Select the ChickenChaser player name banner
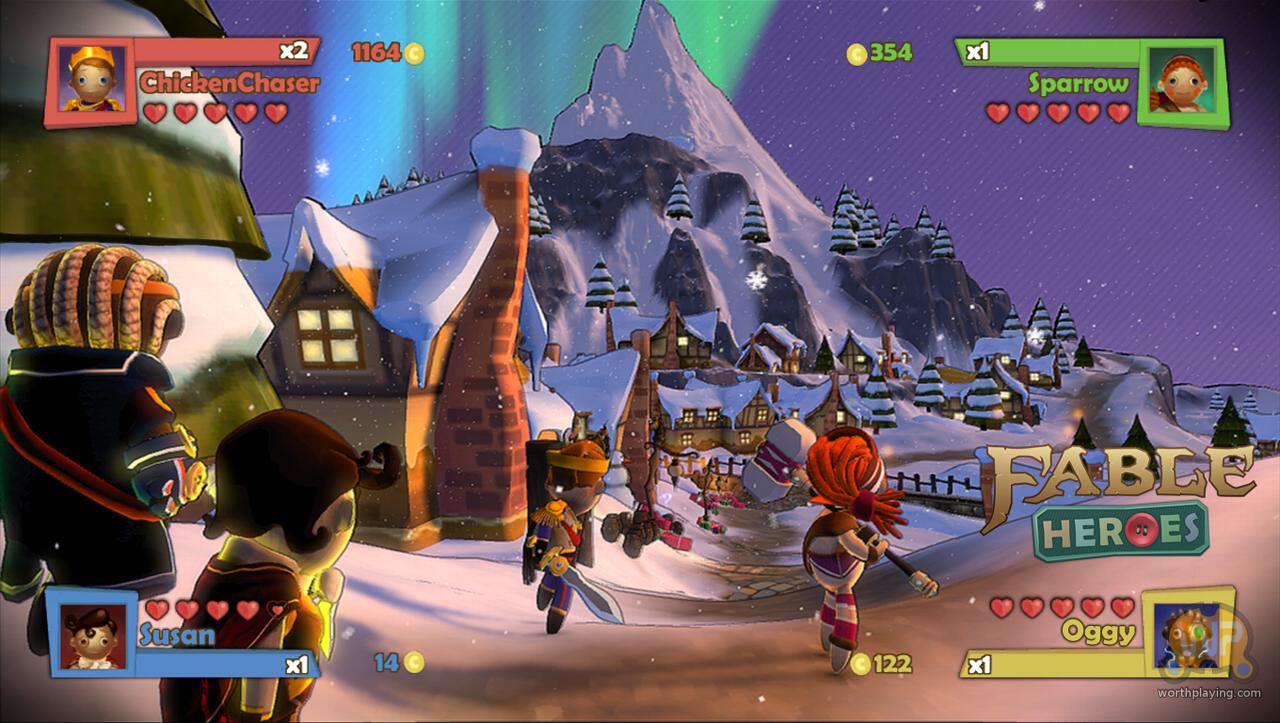 (229, 82)
